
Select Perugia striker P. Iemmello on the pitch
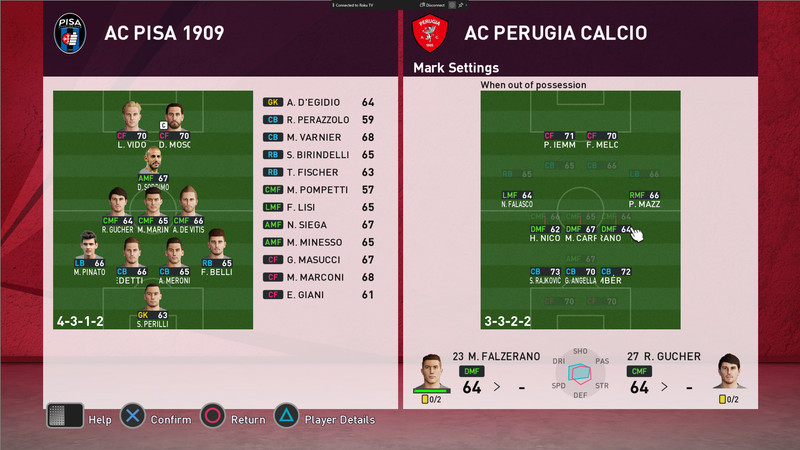click(558, 140)
